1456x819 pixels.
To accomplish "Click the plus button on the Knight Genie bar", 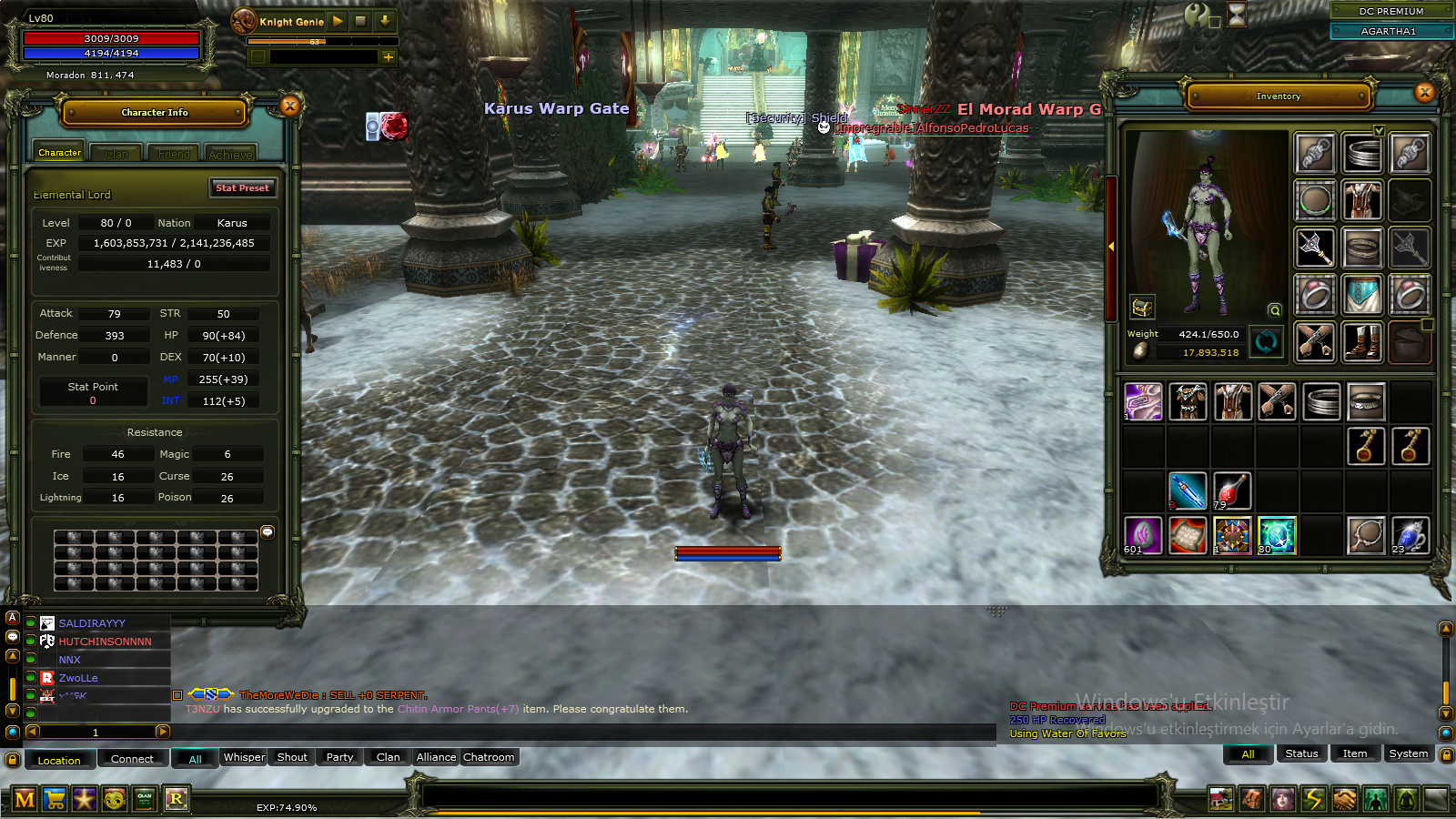I will 389,57.
